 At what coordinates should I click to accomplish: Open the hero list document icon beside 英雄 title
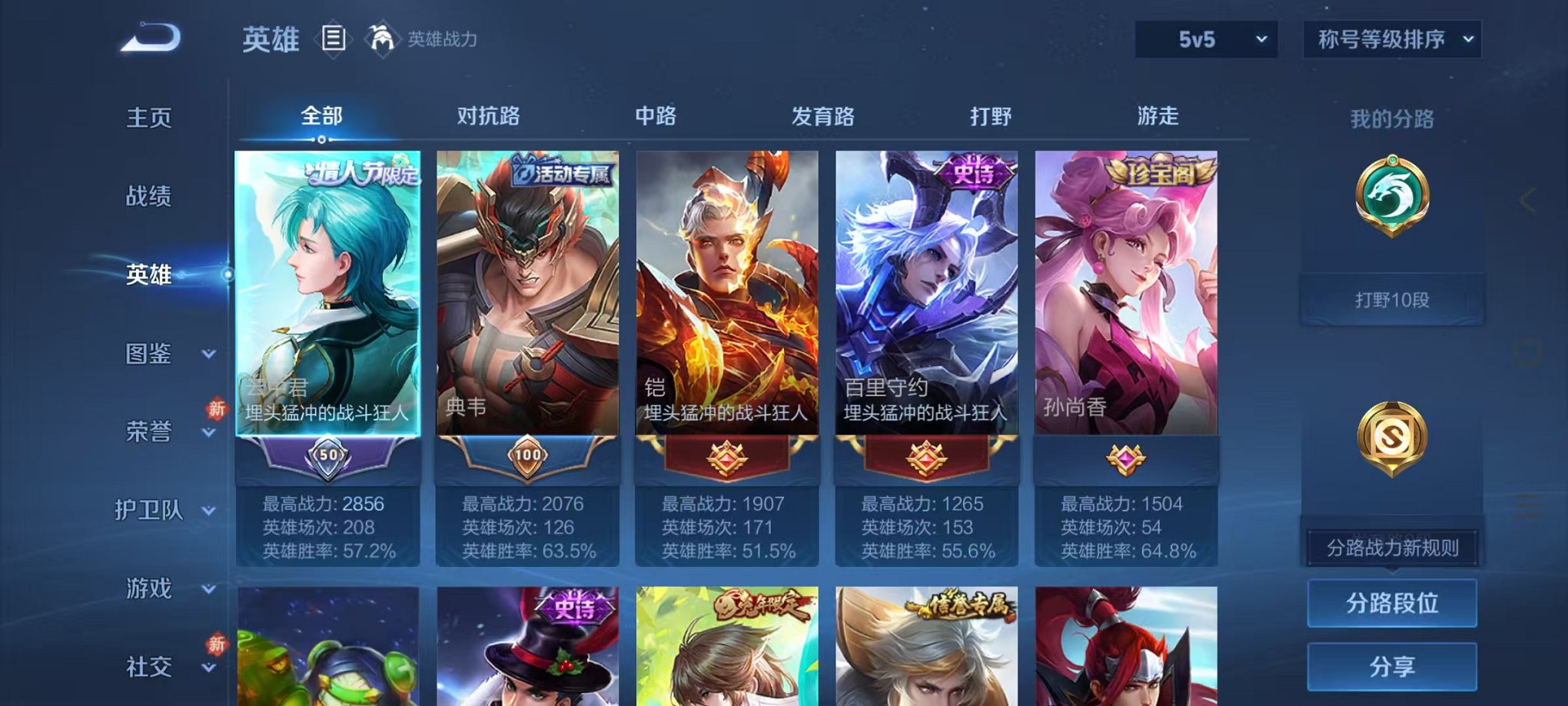(335, 38)
